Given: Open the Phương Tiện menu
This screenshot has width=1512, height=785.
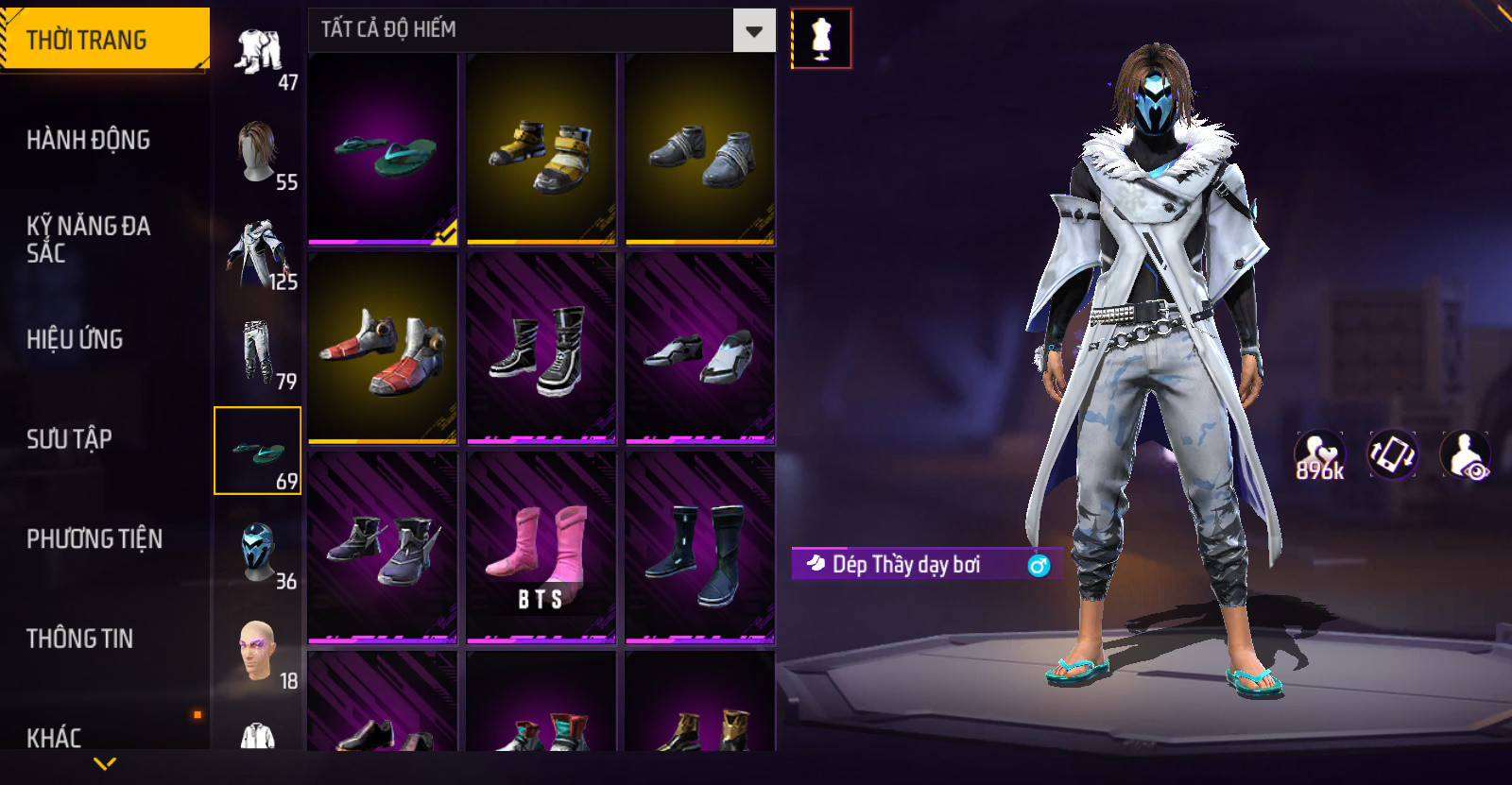Looking at the screenshot, I should click(94, 538).
